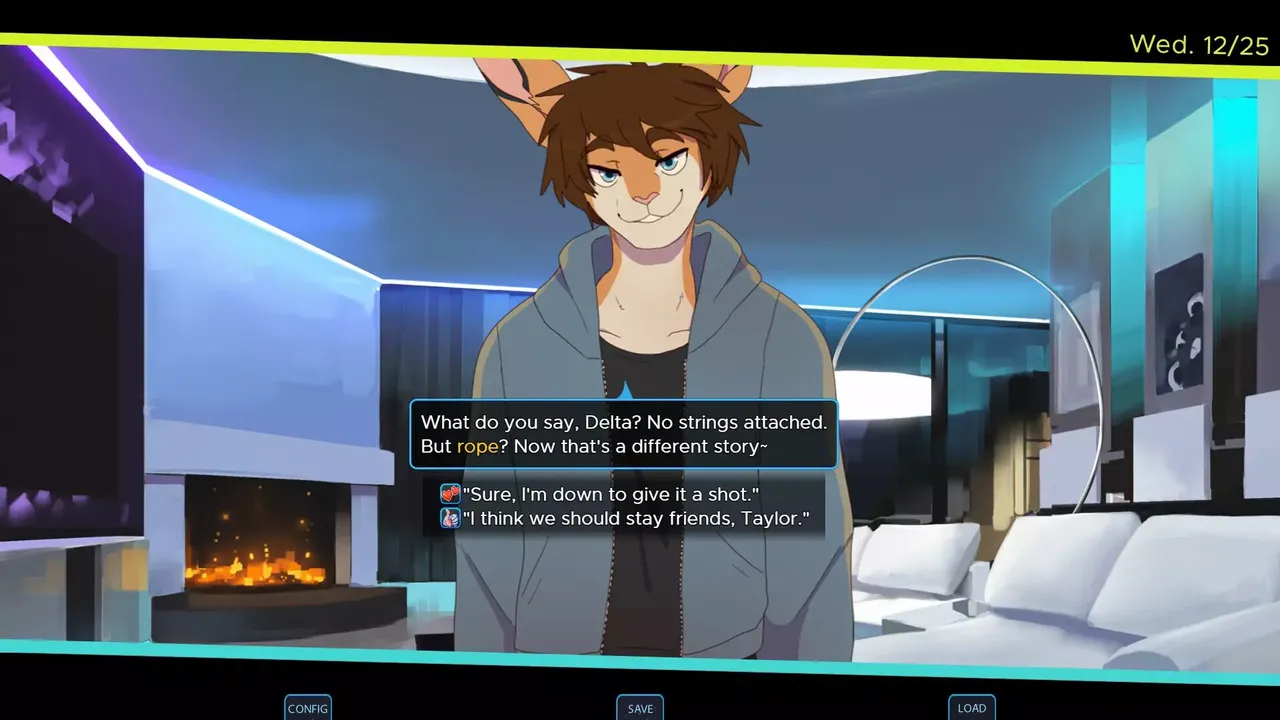Click the Save button

click(640, 708)
